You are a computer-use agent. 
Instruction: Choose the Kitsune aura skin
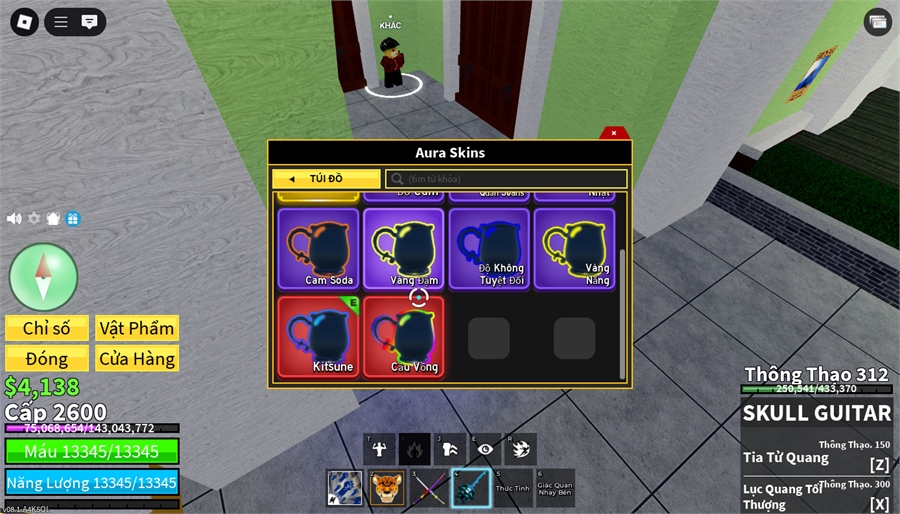click(x=318, y=336)
